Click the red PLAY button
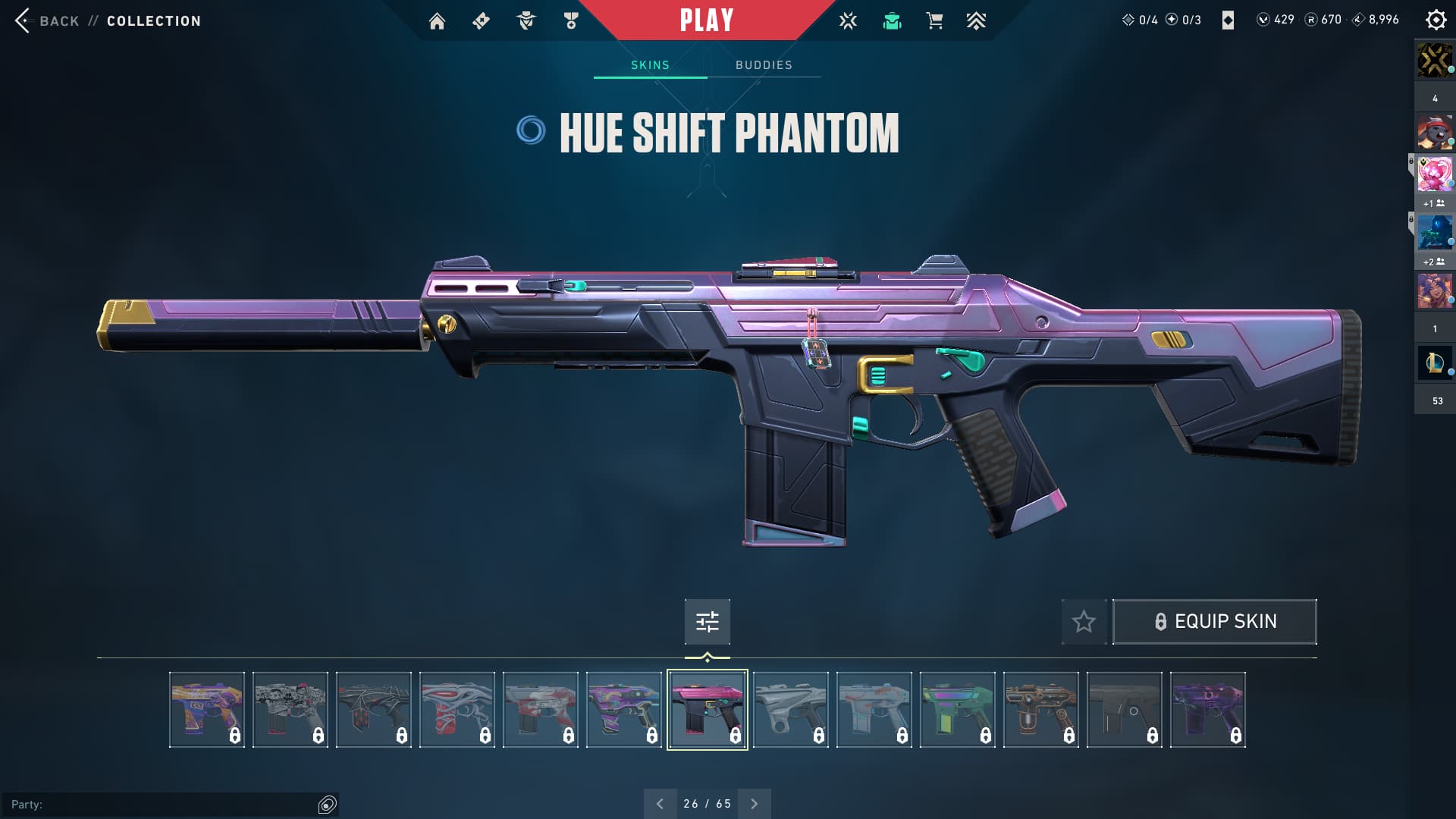 point(706,20)
